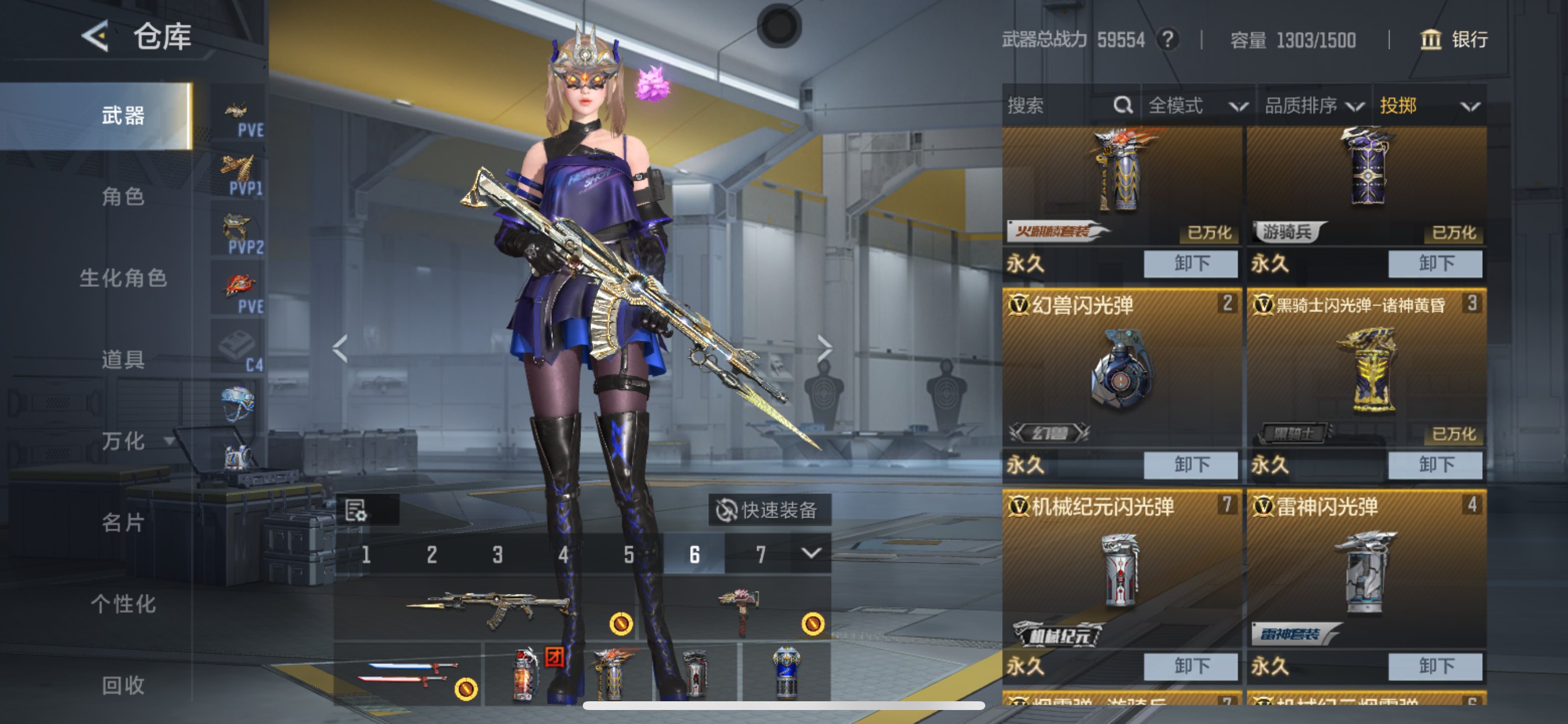Use the 快速装备 quick equip button

coord(769,510)
